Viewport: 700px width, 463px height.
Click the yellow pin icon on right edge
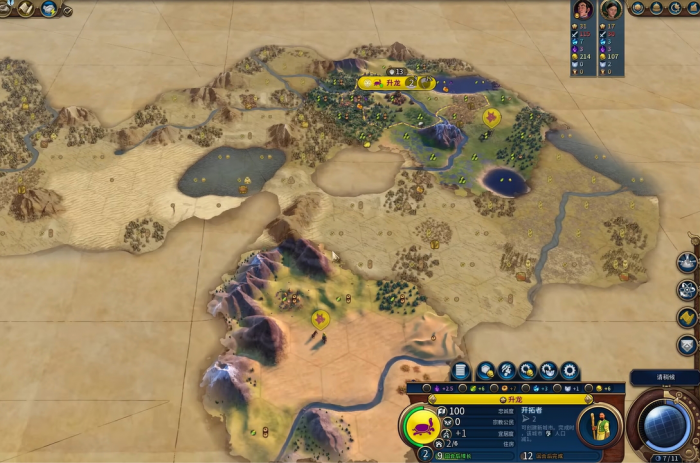tap(686, 317)
